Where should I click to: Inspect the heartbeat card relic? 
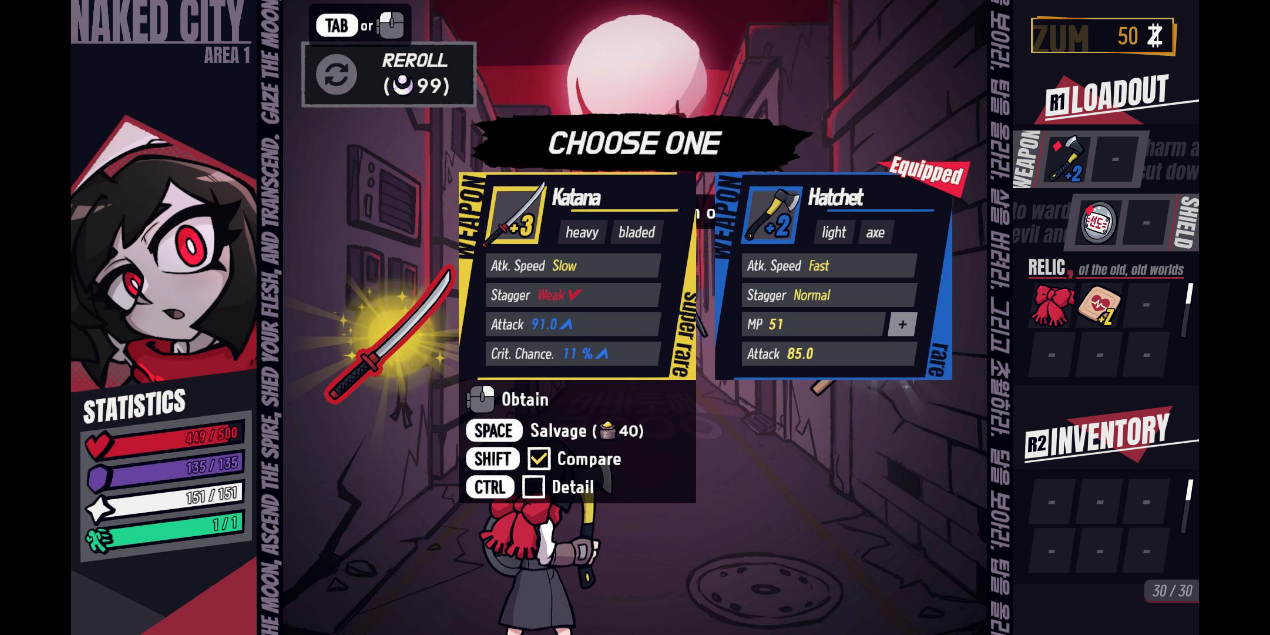click(1099, 305)
